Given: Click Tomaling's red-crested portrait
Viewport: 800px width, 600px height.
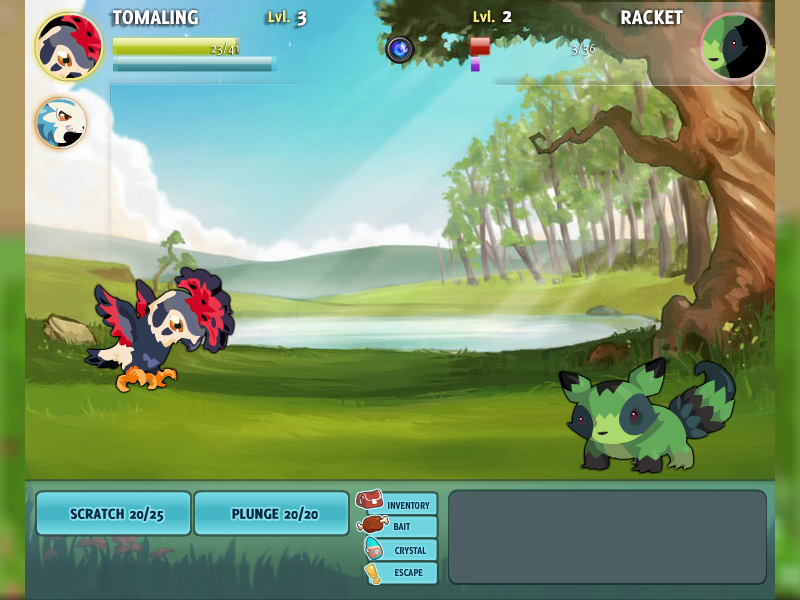Looking at the screenshot, I should click(68, 46).
